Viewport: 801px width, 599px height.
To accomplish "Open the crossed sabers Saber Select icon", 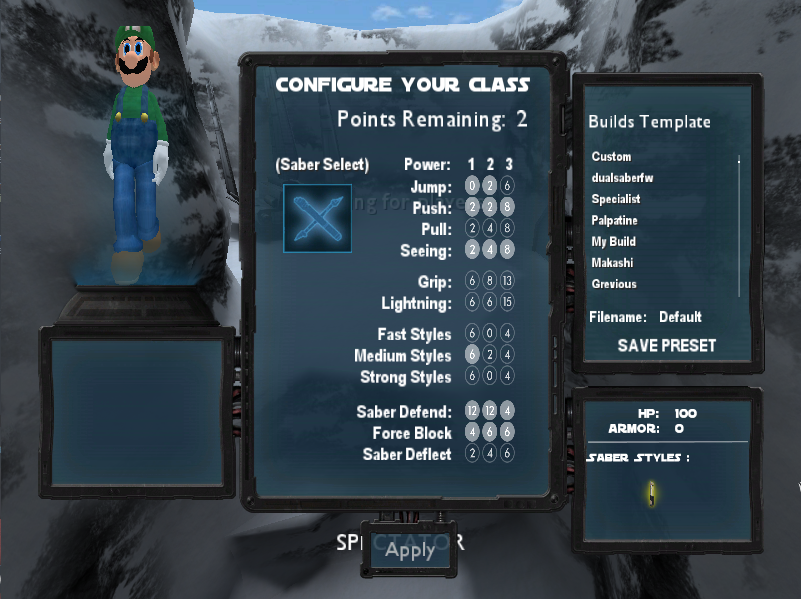I will coord(317,218).
